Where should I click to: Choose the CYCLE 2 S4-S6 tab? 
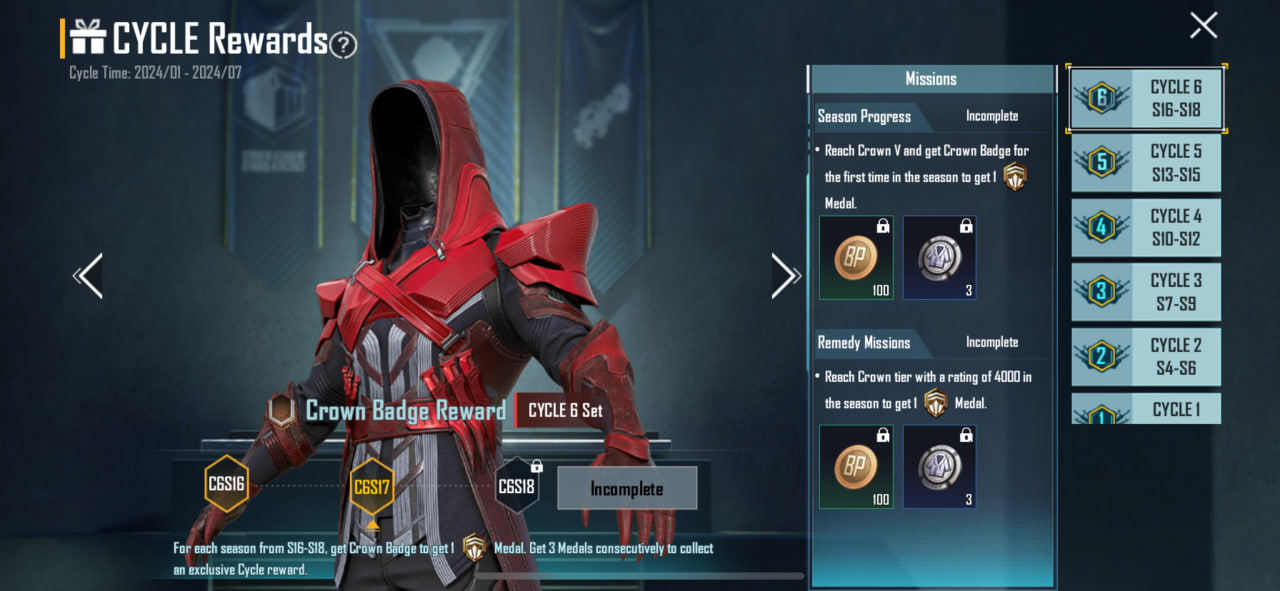point(1146,357)
